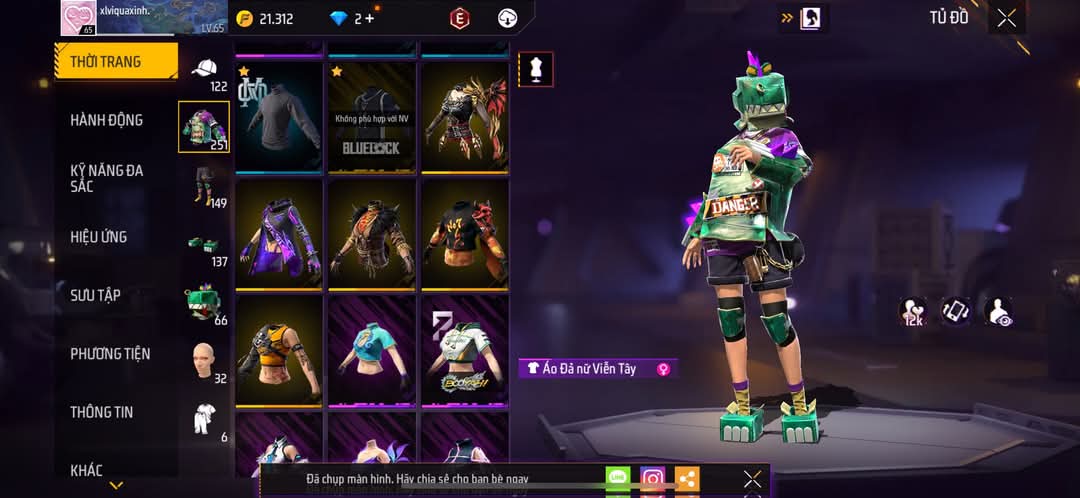Screen dimensions: 1080x498
Task: Select the KỸ NĂNG ĐA SẮC tab
Action: 106,178
